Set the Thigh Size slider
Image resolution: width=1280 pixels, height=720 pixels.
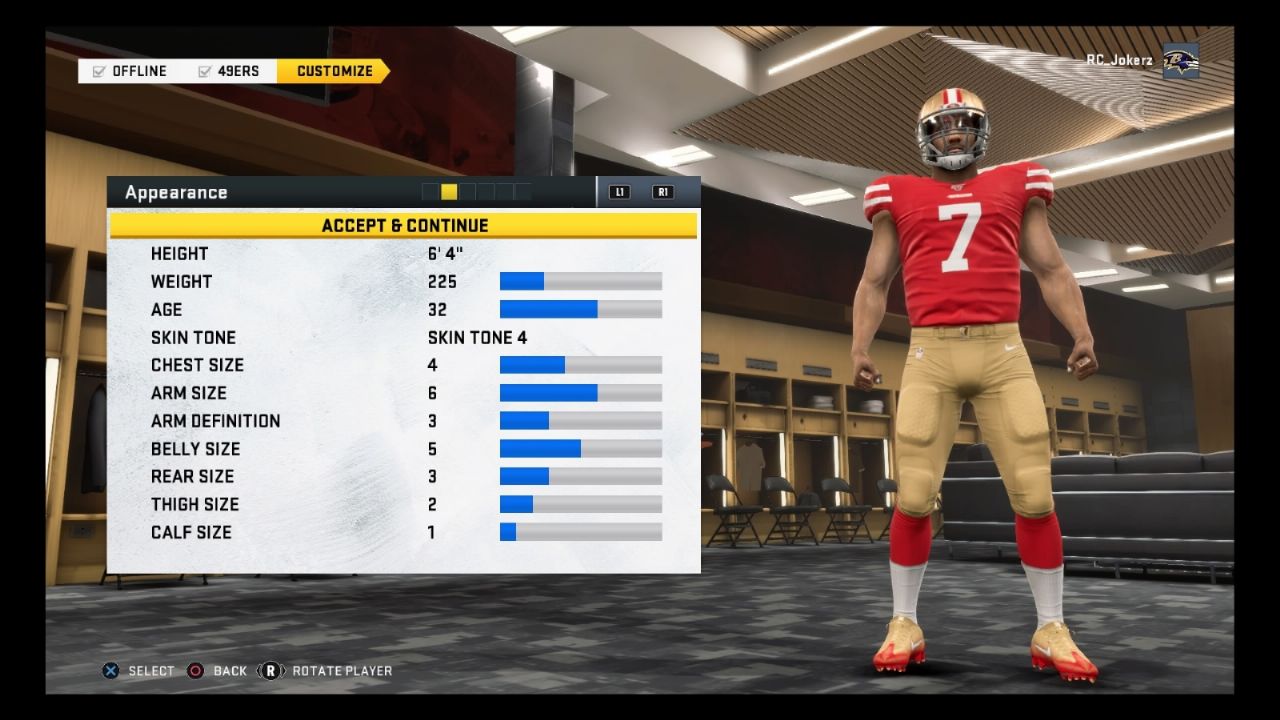(x=580, y=504)
